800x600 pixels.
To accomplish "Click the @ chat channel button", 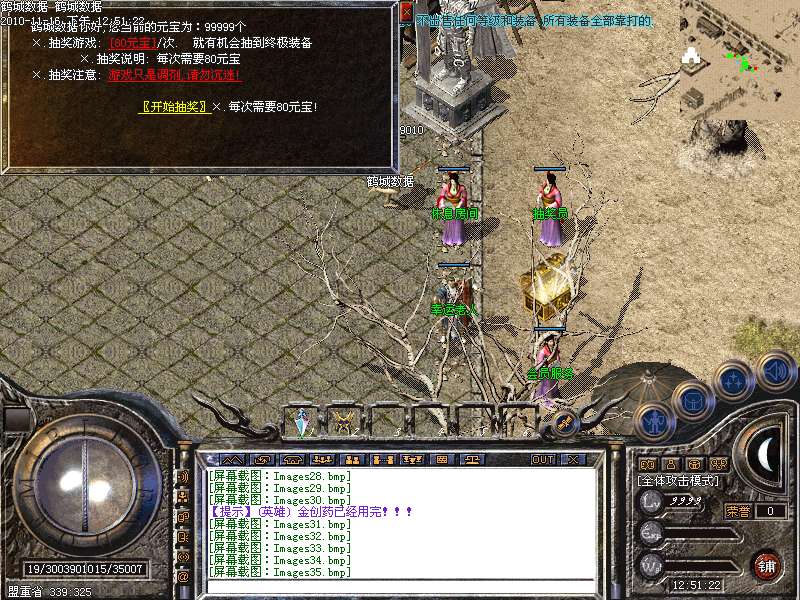I will click(x=183, y=576).
